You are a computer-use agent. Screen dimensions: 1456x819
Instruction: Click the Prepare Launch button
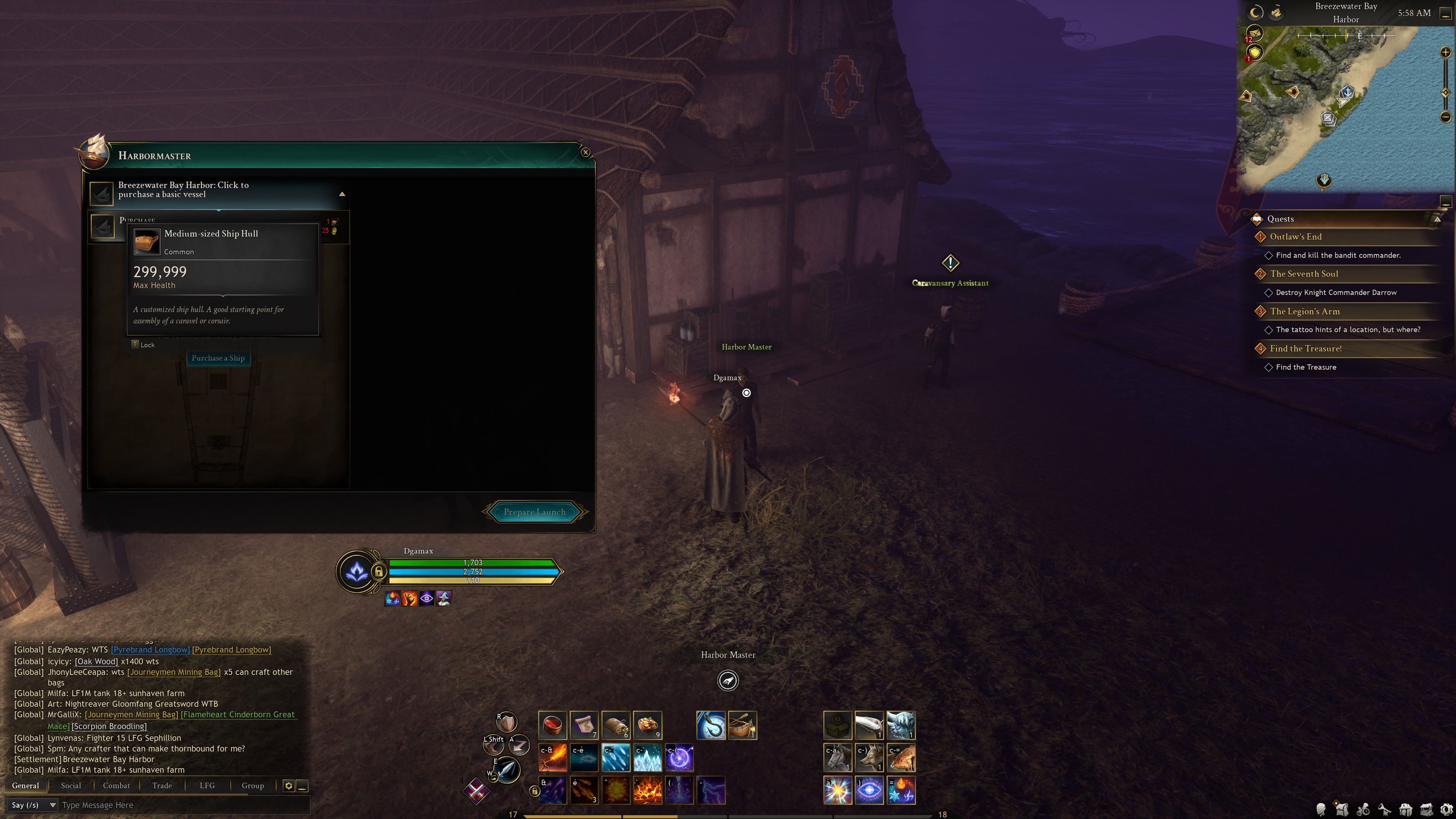[x=534, y=512]
